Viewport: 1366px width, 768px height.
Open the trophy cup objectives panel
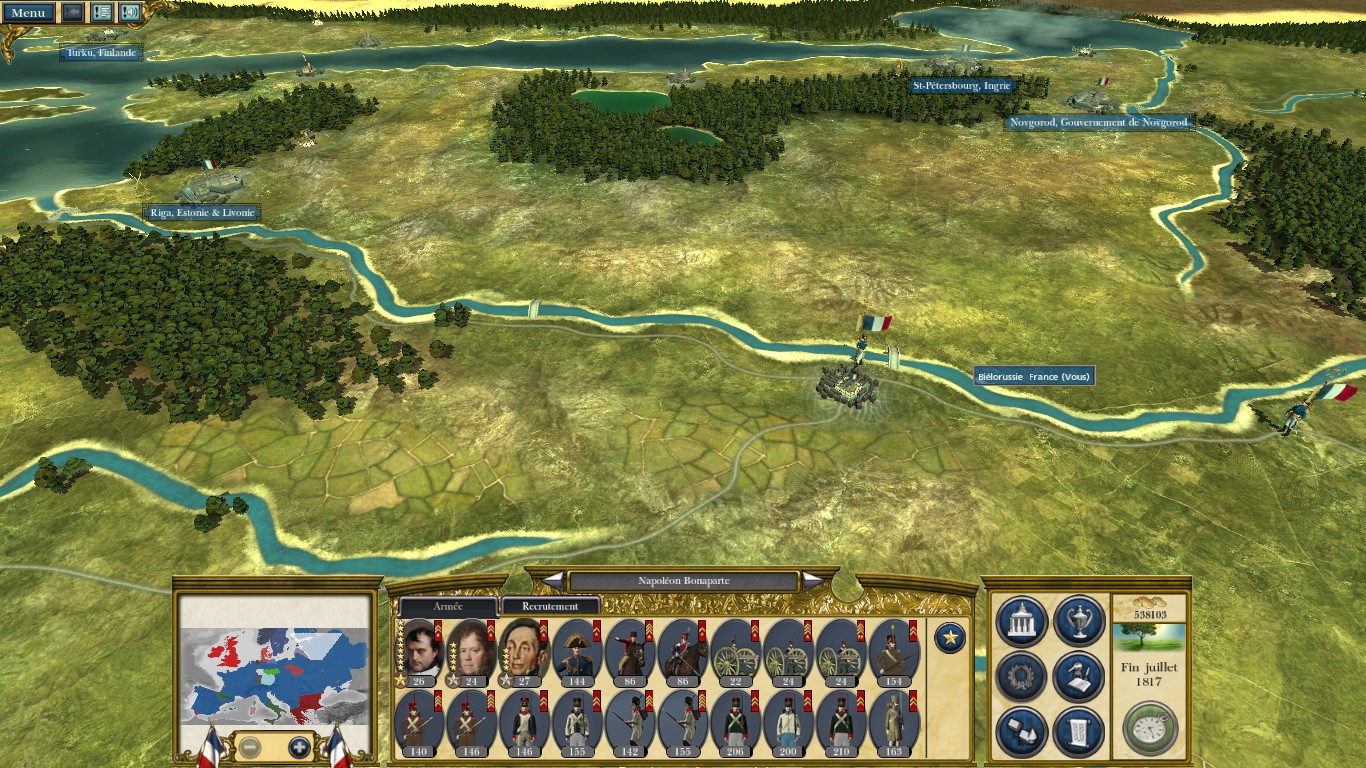pyautogui.click(x=1079, y=621)
